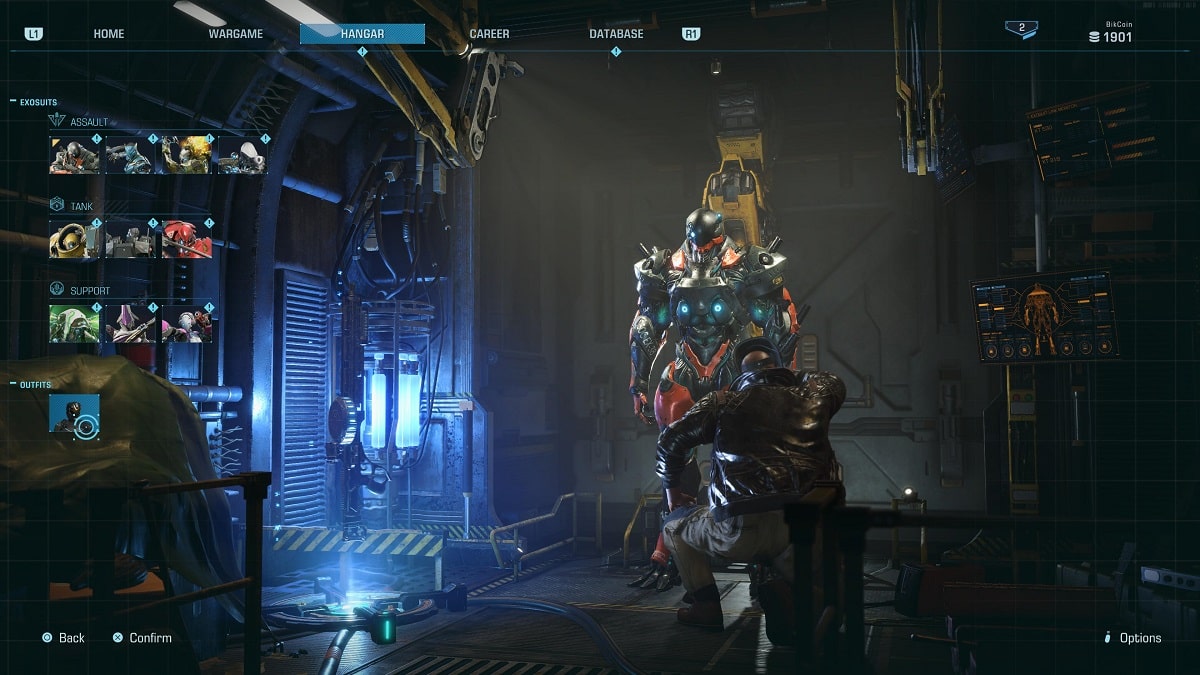The image size is (1200, 675).
Task: Choose the yellow Tank exosuit
Action: point(75,240)
